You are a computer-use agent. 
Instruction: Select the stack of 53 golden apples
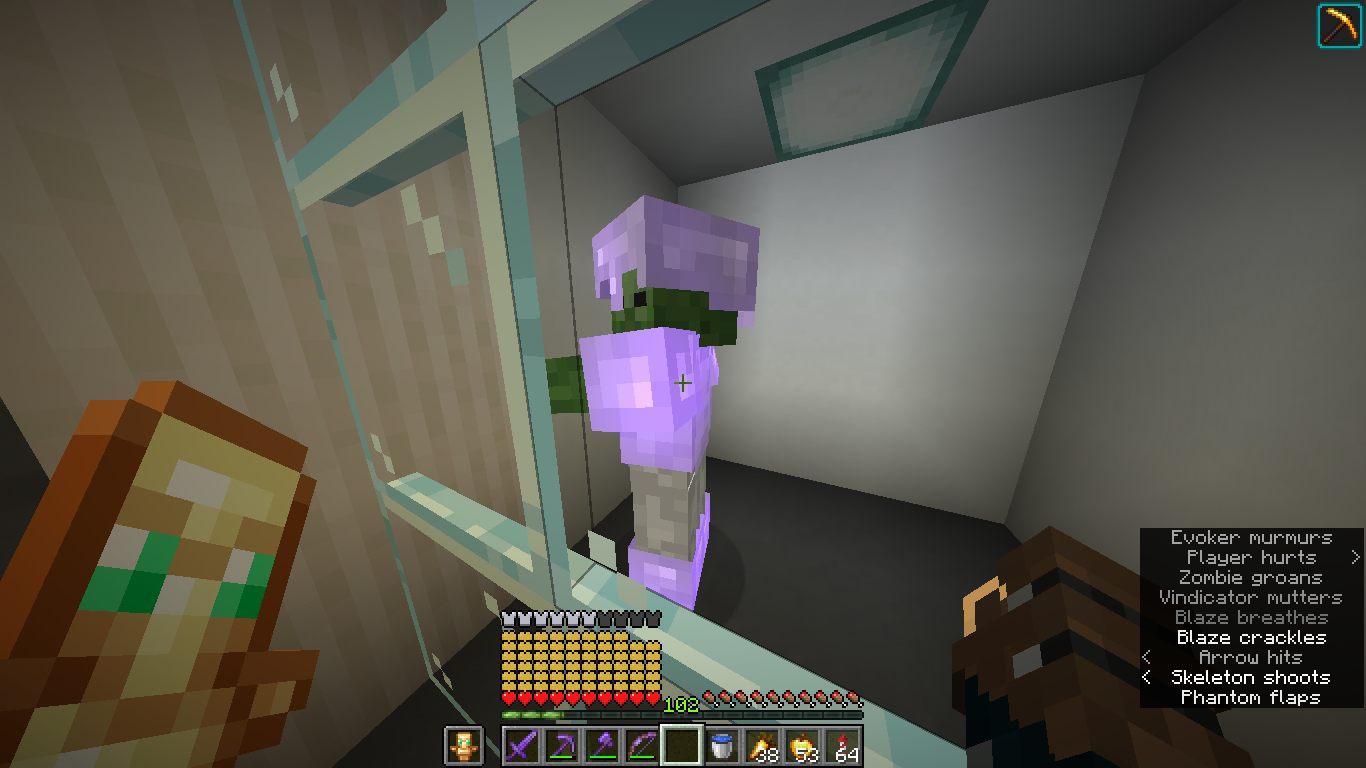click(803, 744)
